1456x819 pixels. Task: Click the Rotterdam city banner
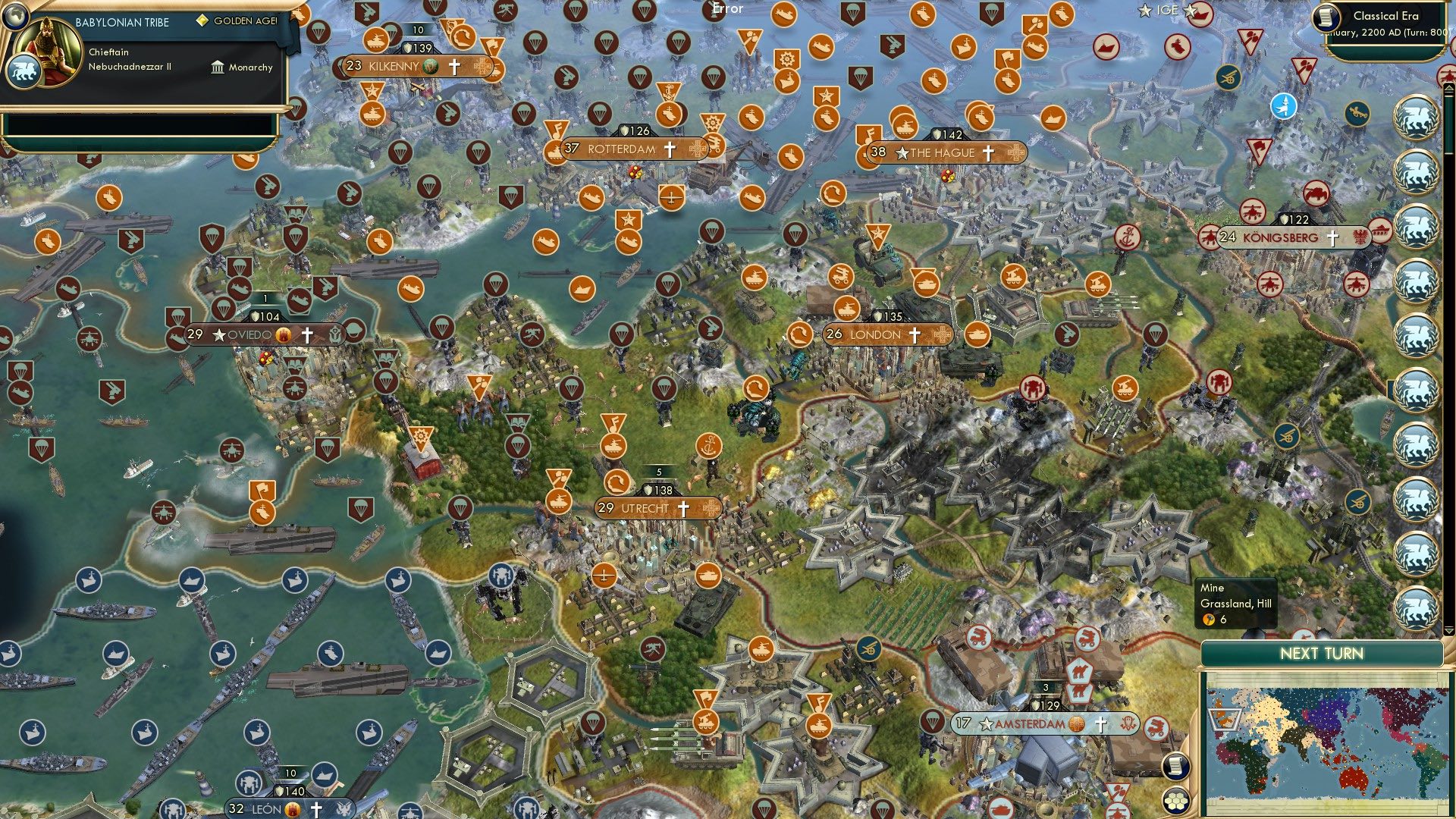tap(622, 150)
